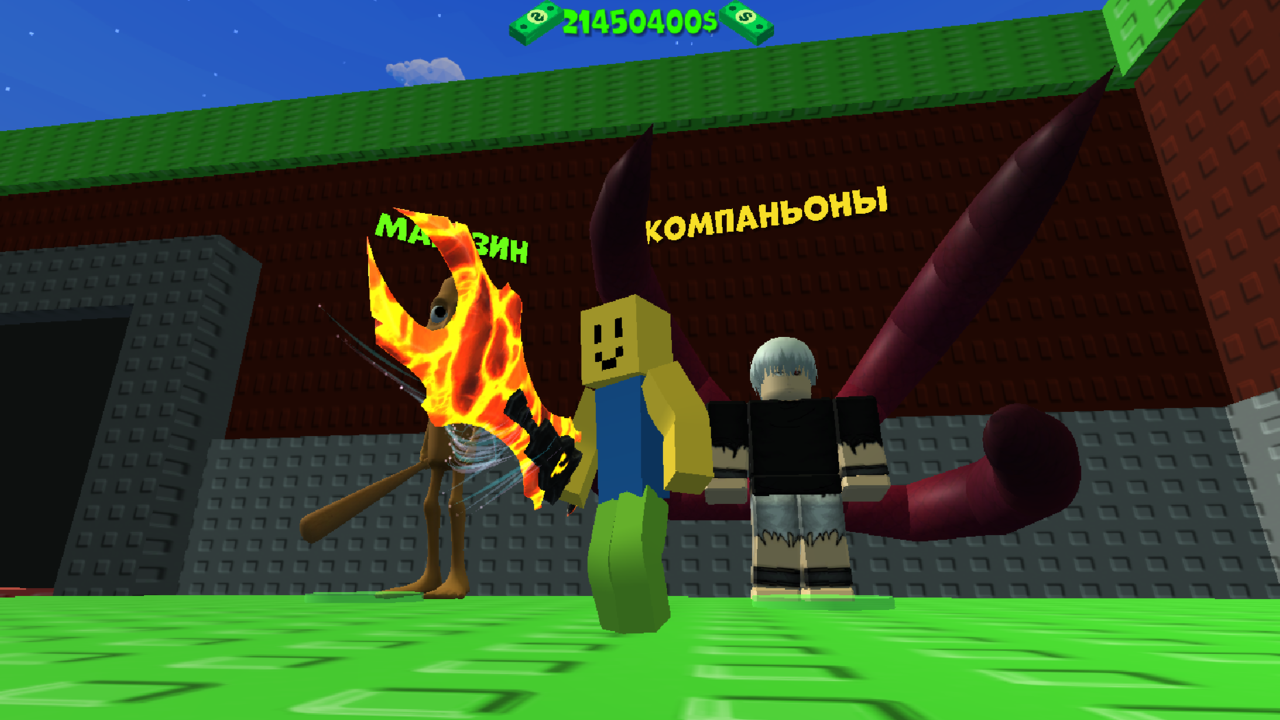Click the right dollar bill icon
Viewport: 1280px width, 720px height.
[748, 22]
